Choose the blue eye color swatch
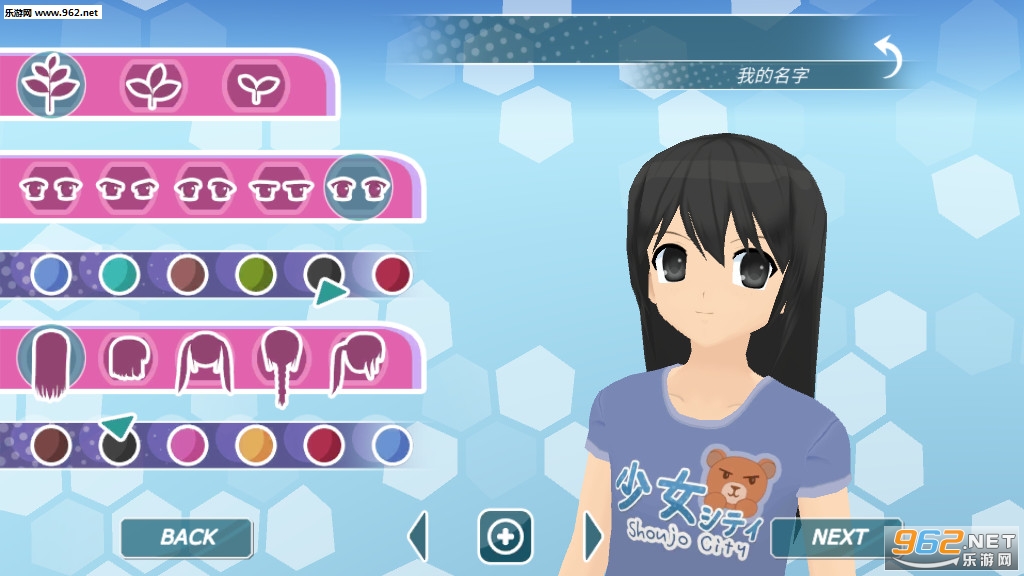Image resolution: width=1024 pixels, height=576 pixels. click(x=51, y=274)
